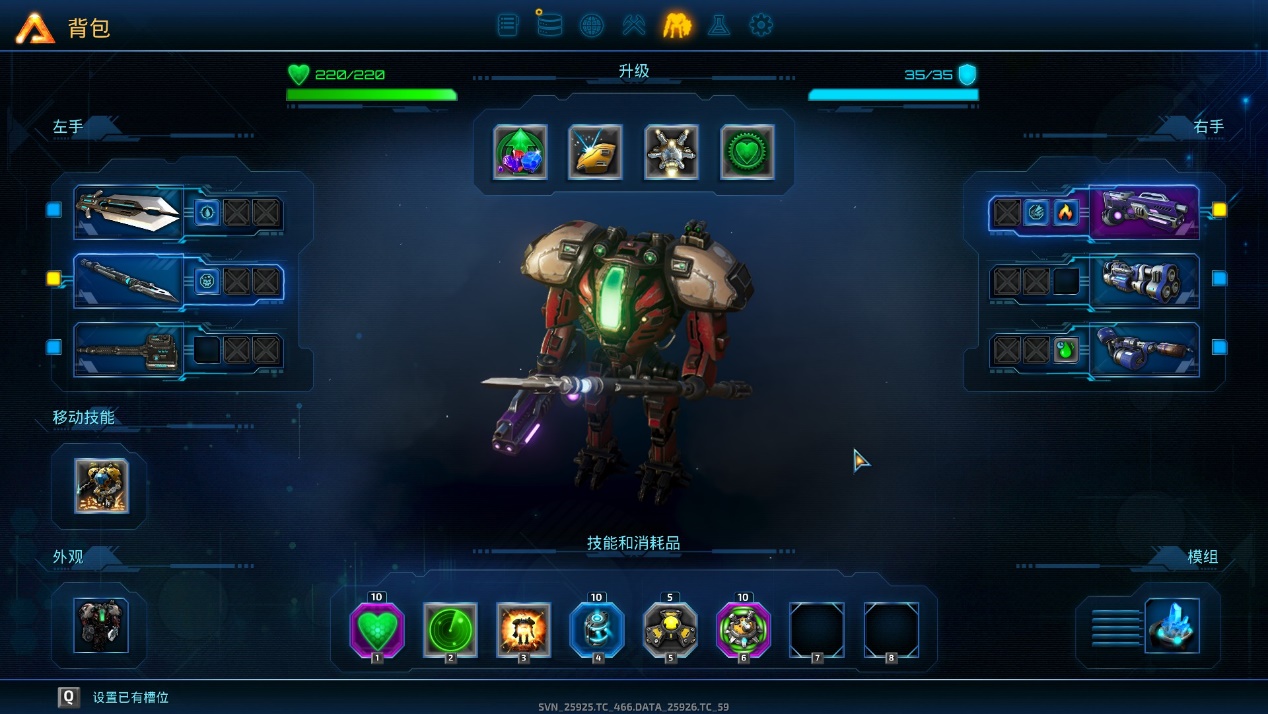Screen dimensions: 1268x714
Task: Select the gems upgrade icon
Action: coord(520,152)
